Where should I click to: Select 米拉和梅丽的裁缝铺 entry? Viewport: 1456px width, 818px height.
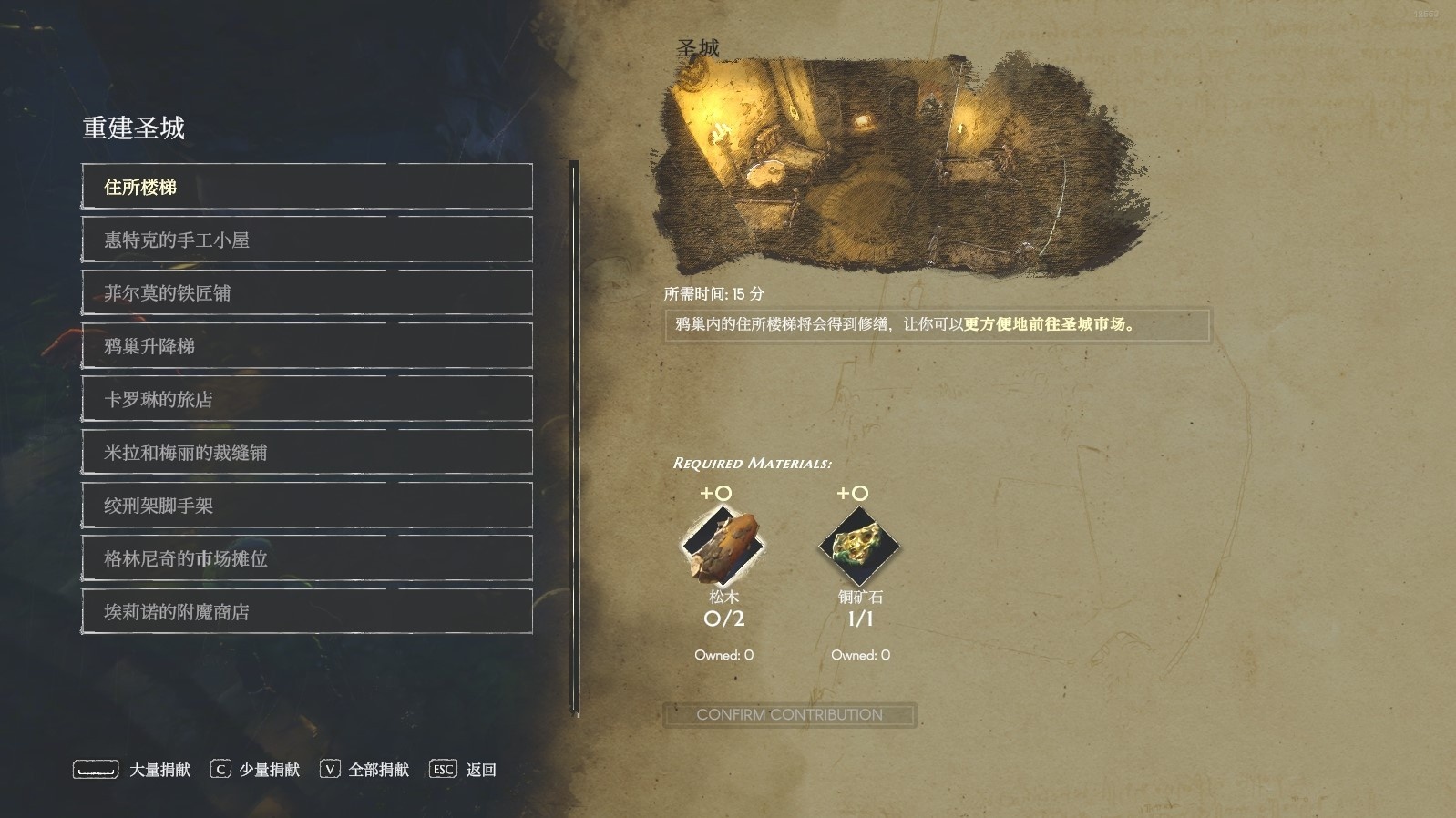tap(307, 452)
